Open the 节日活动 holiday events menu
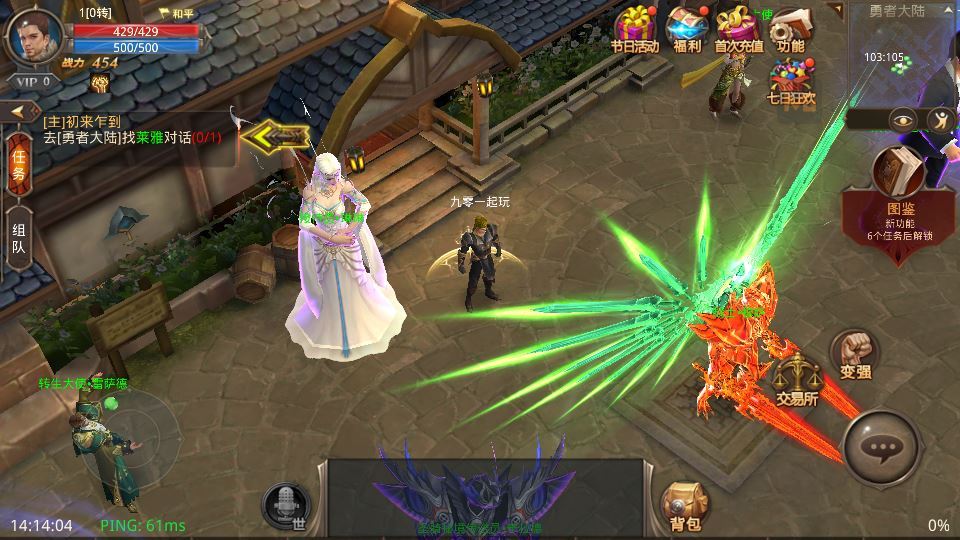960x540 pixels. 636,28
